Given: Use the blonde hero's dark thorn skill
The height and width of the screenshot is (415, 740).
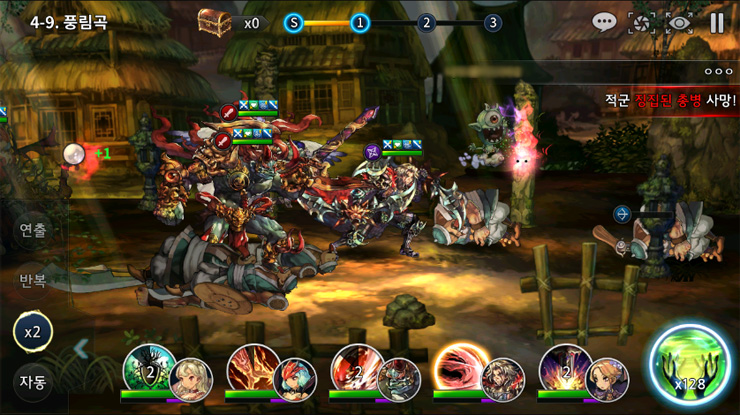Looking at the screenshot, I should pos(148,368).
